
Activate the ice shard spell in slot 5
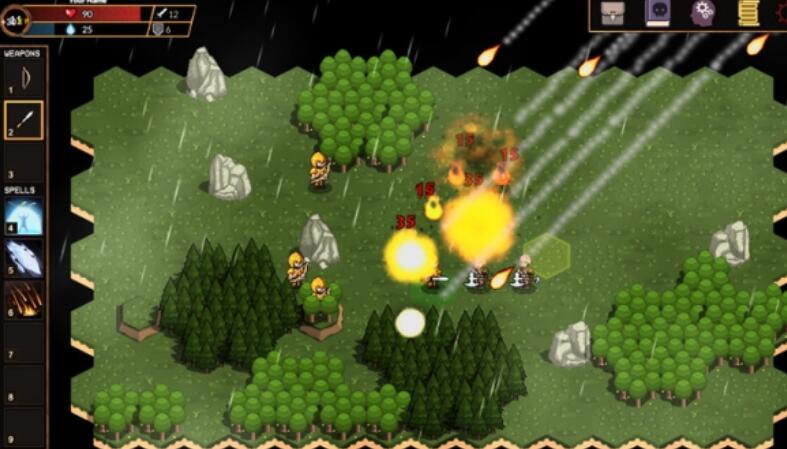click(x=25, y=258)
